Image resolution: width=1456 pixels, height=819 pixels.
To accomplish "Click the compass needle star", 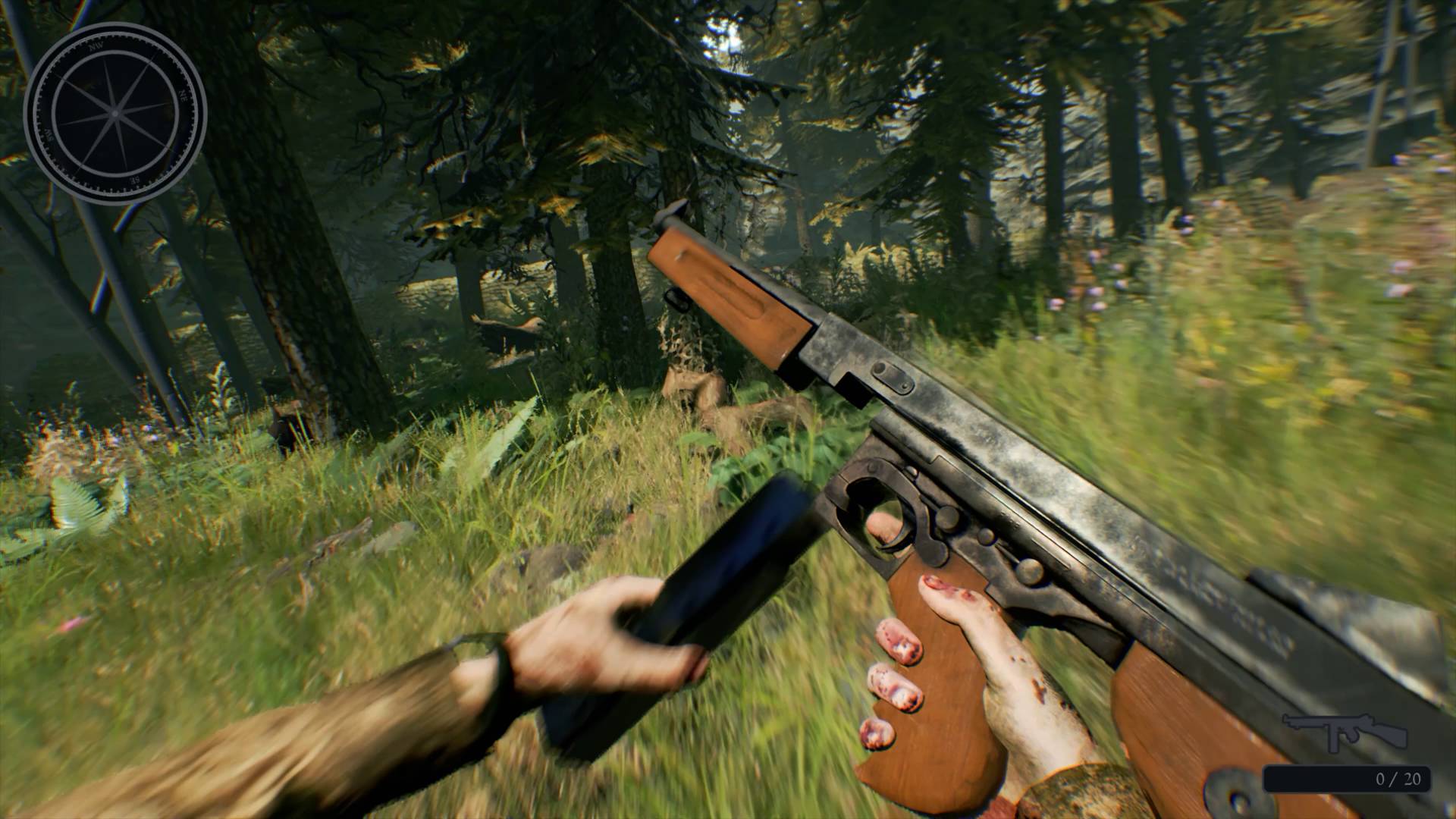I will [115, 114].
